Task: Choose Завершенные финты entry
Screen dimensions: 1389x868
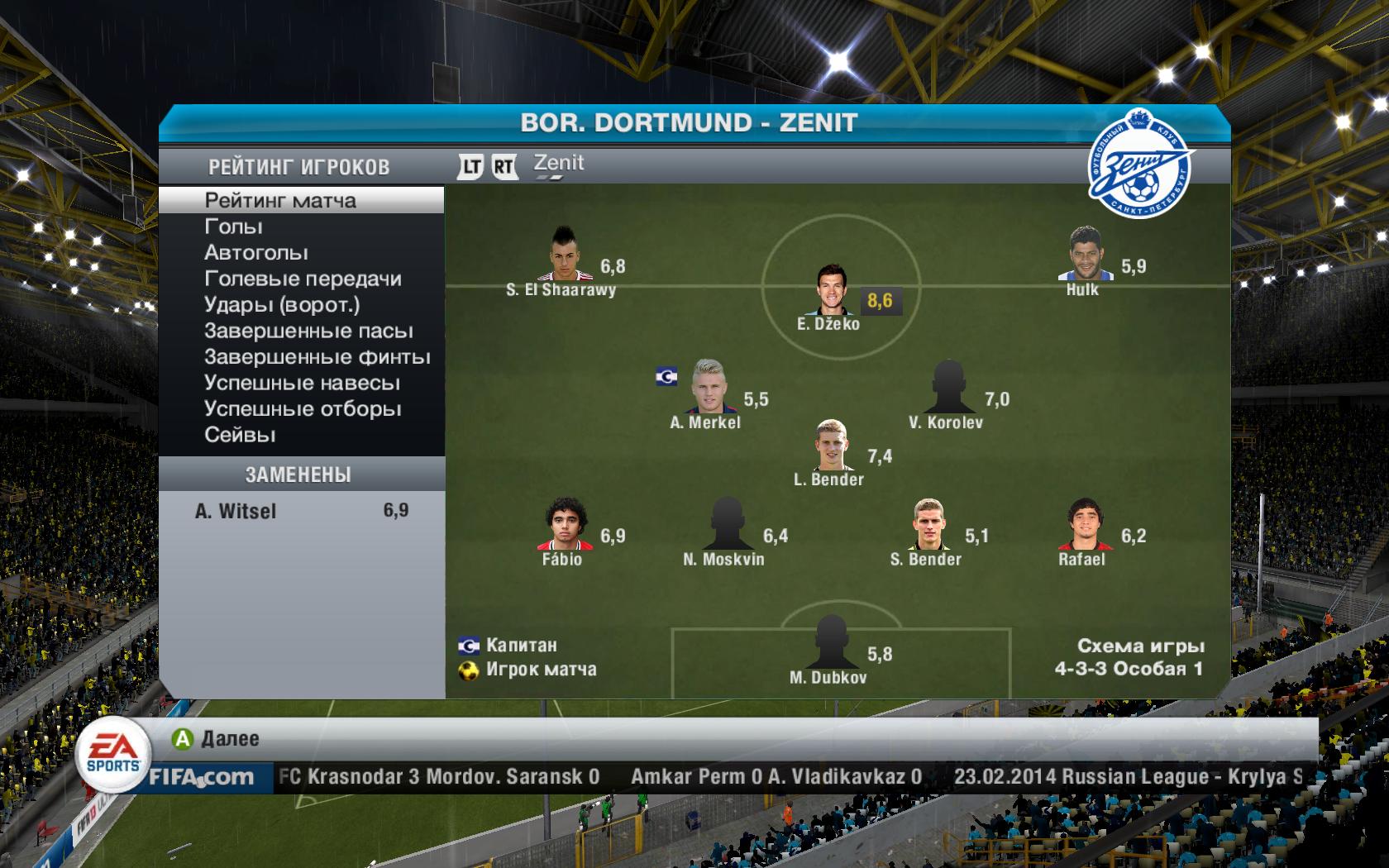Action: (317, 357)
